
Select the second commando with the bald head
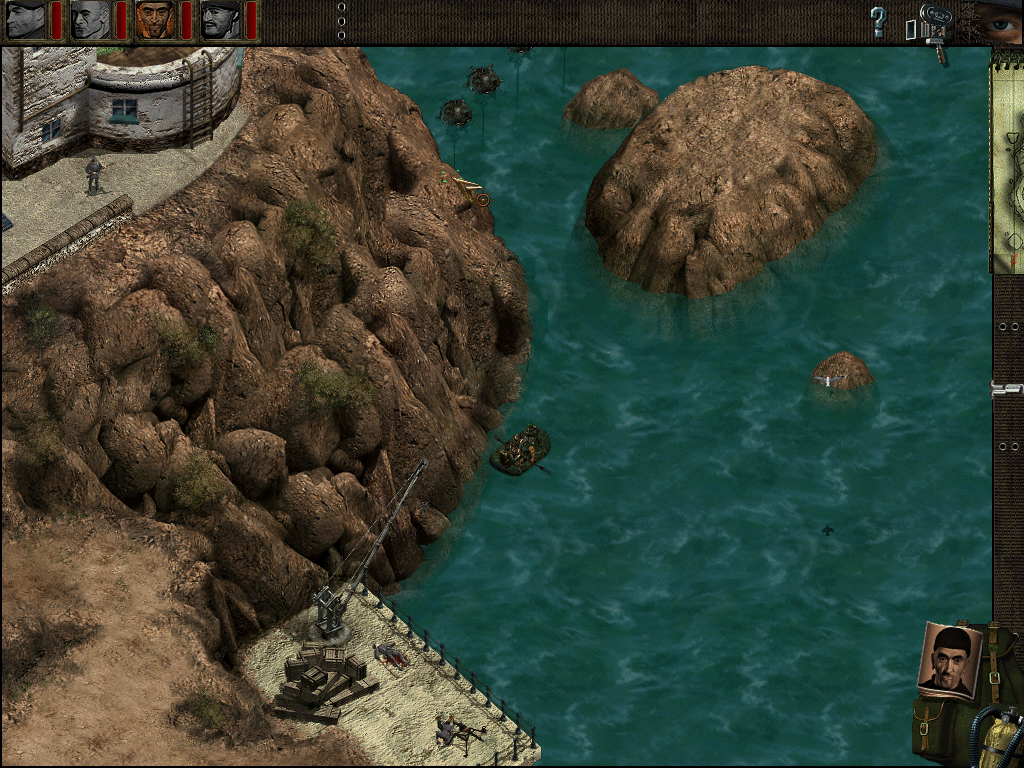tap(91, 20)
